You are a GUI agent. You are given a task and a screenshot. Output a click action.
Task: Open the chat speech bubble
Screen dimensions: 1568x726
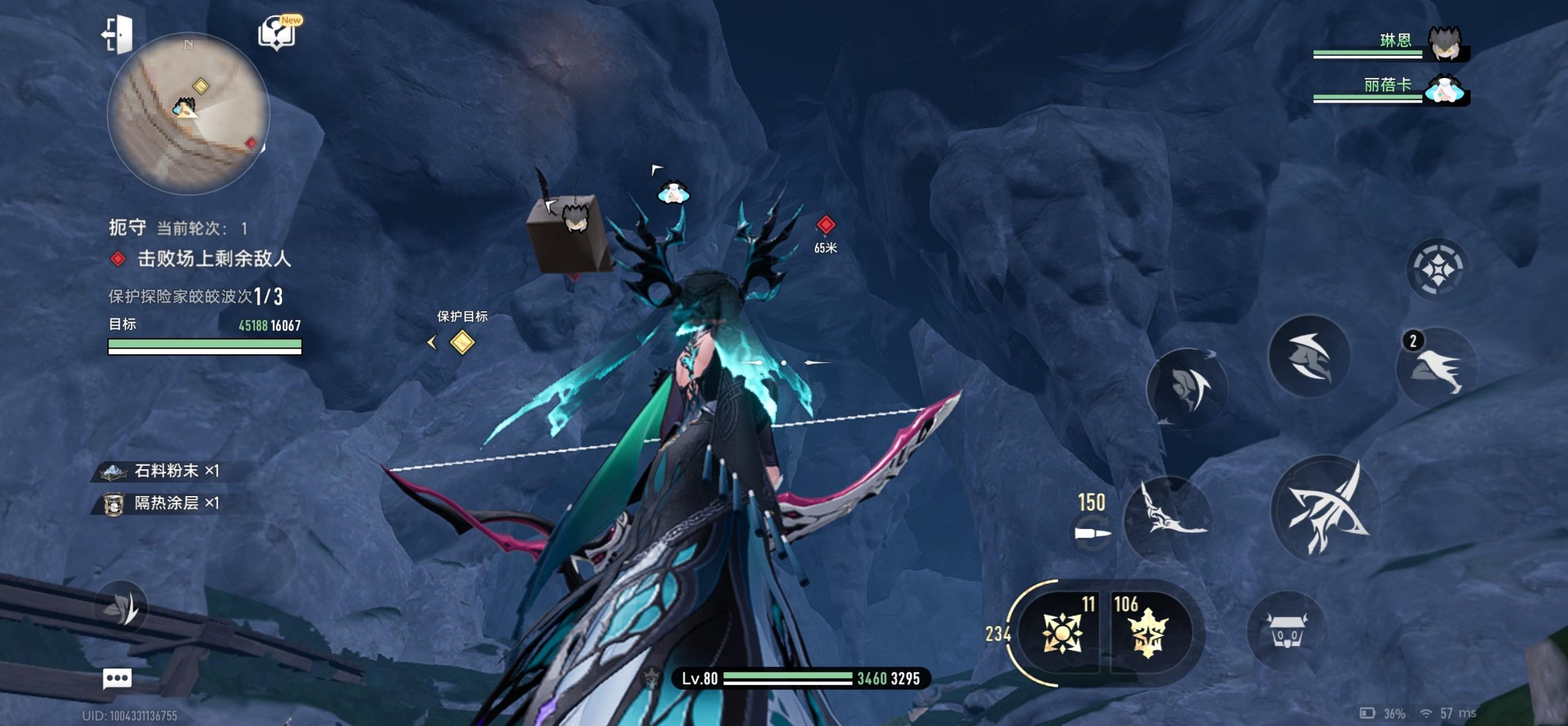point(117,678)
